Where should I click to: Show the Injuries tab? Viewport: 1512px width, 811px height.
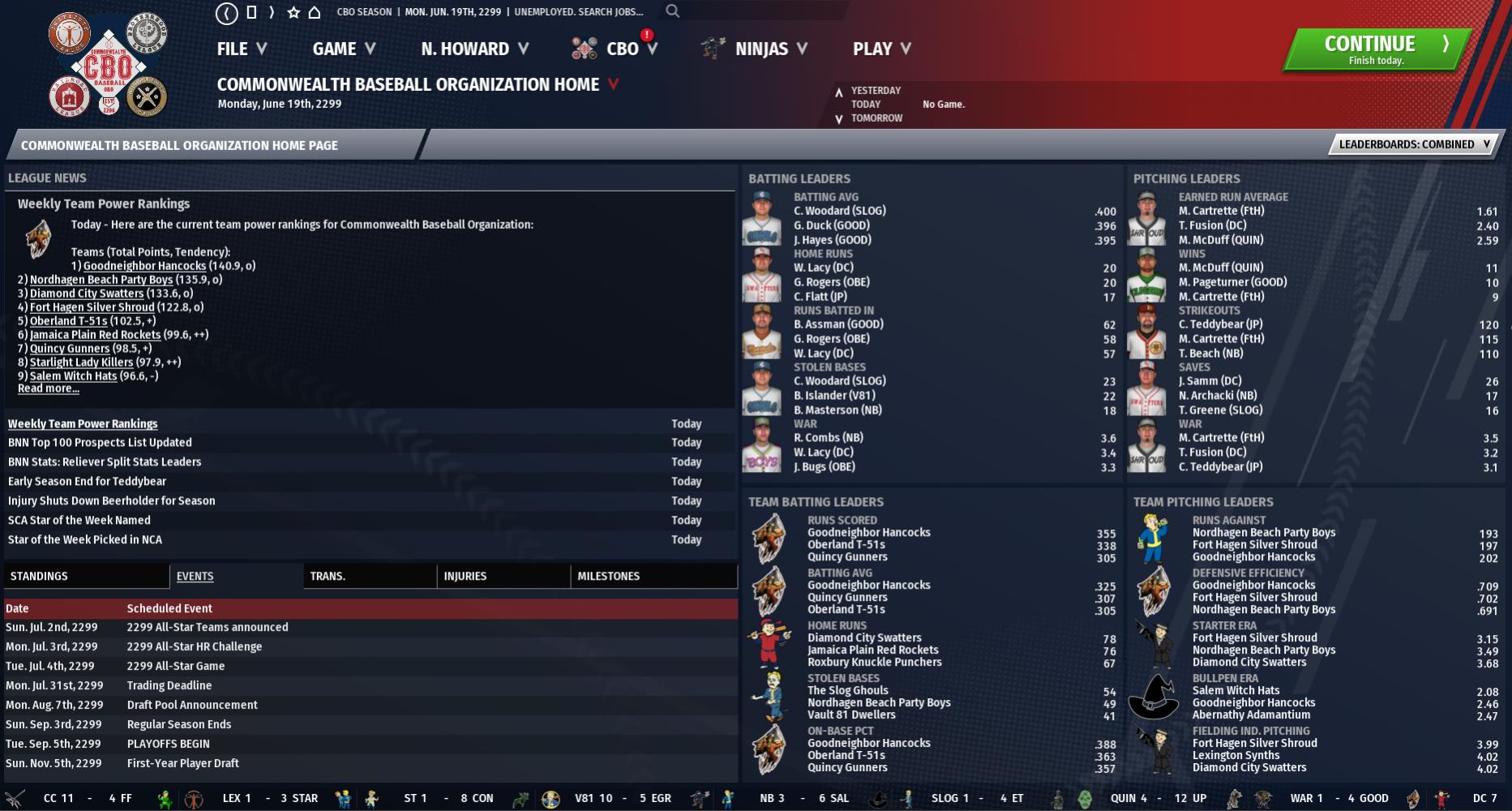point(465,576)
